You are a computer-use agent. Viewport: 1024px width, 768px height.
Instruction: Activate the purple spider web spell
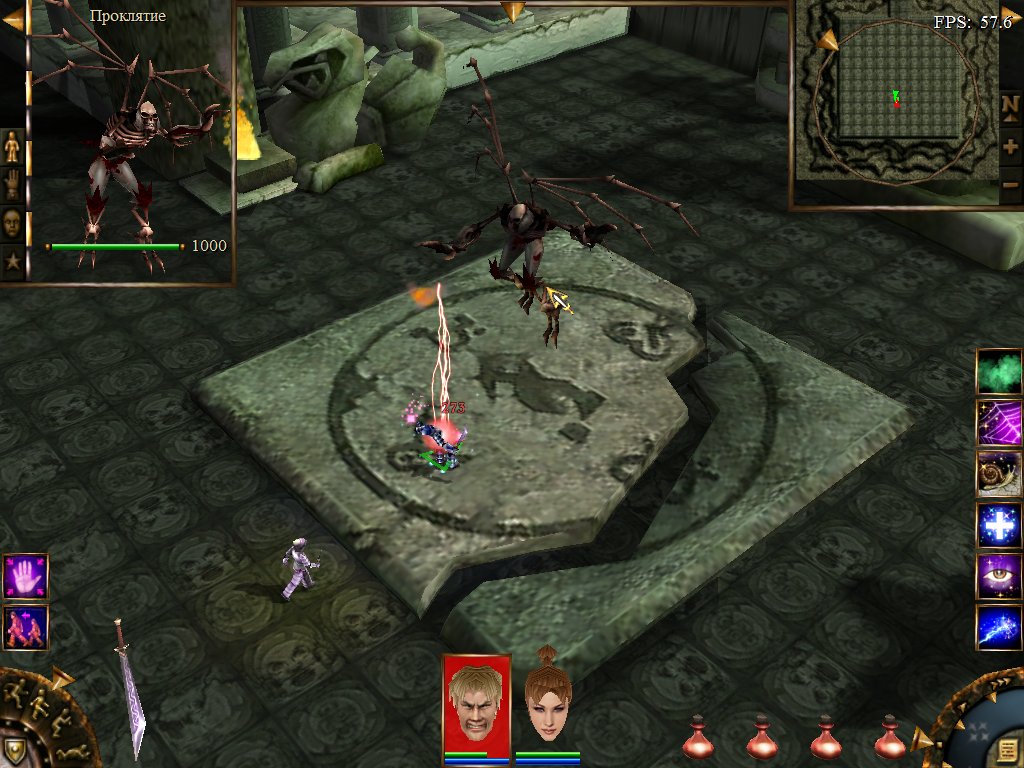pos(999,422)
